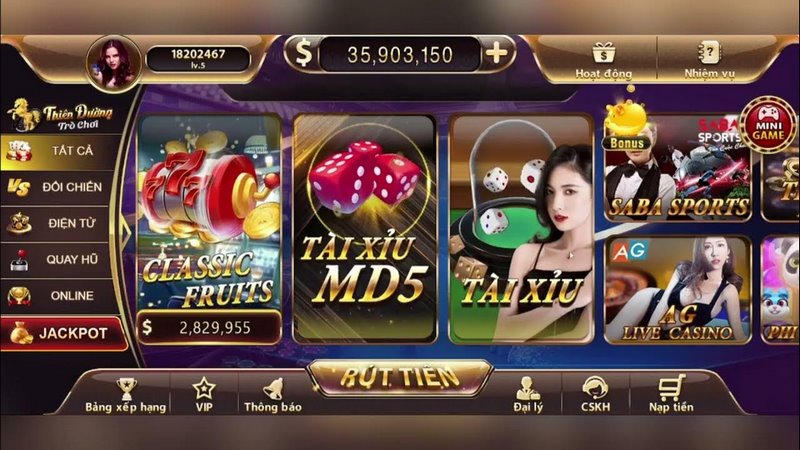
Task: Switch to the Đối Chiến tab
Action: [62, 187]
